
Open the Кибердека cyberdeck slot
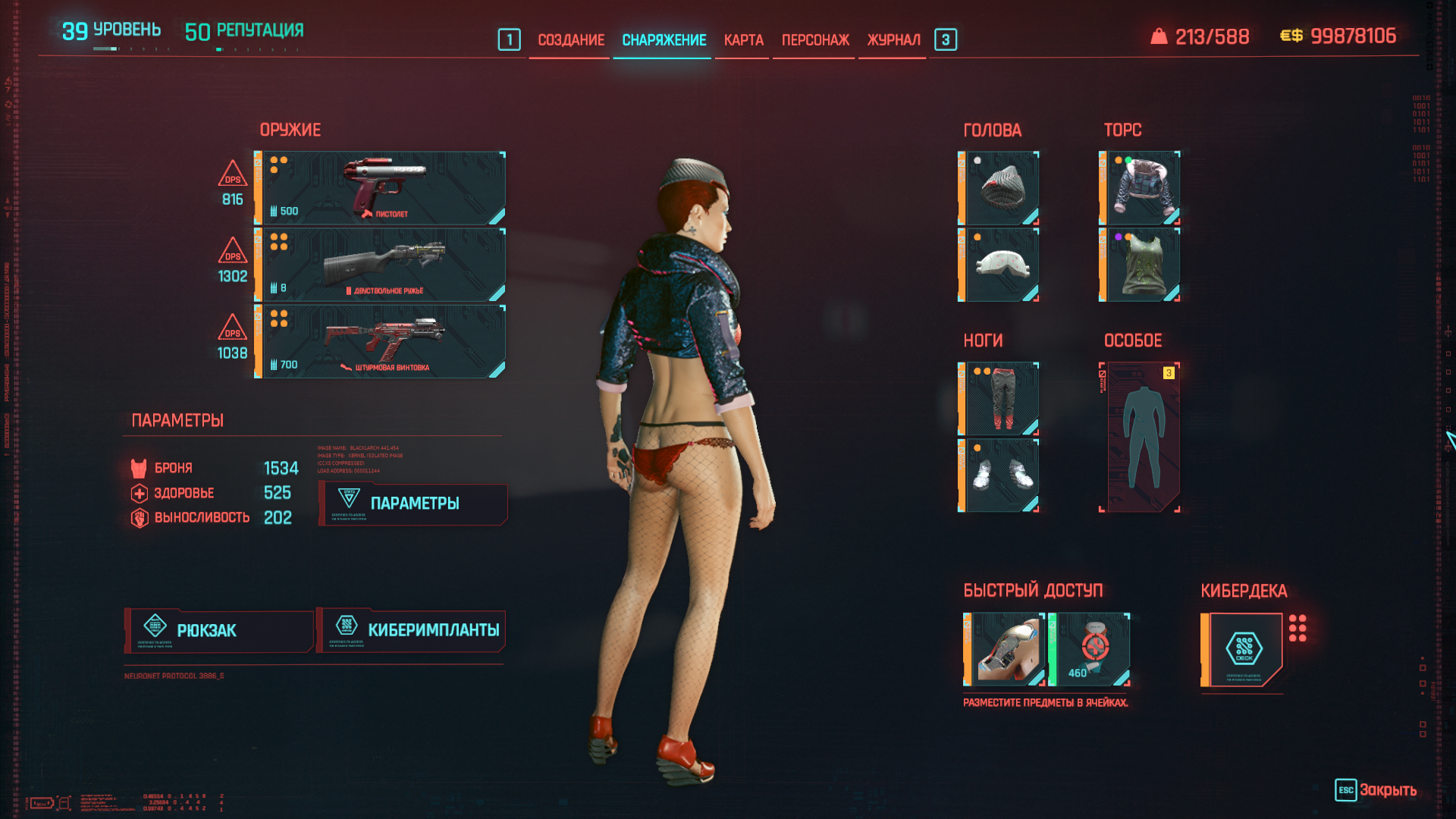[x=1243, y=650]
